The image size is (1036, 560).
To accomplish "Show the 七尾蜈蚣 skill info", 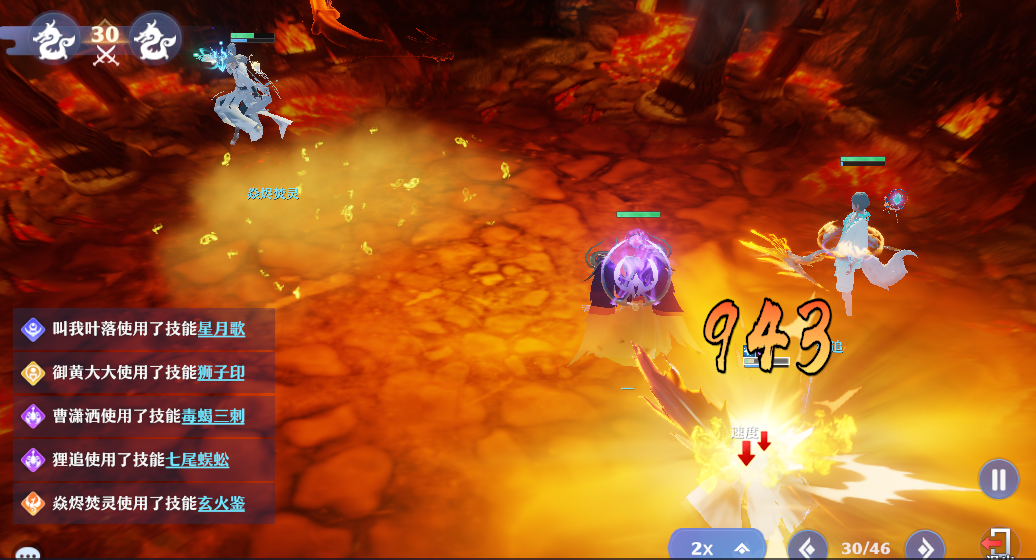I will point(197,460).
